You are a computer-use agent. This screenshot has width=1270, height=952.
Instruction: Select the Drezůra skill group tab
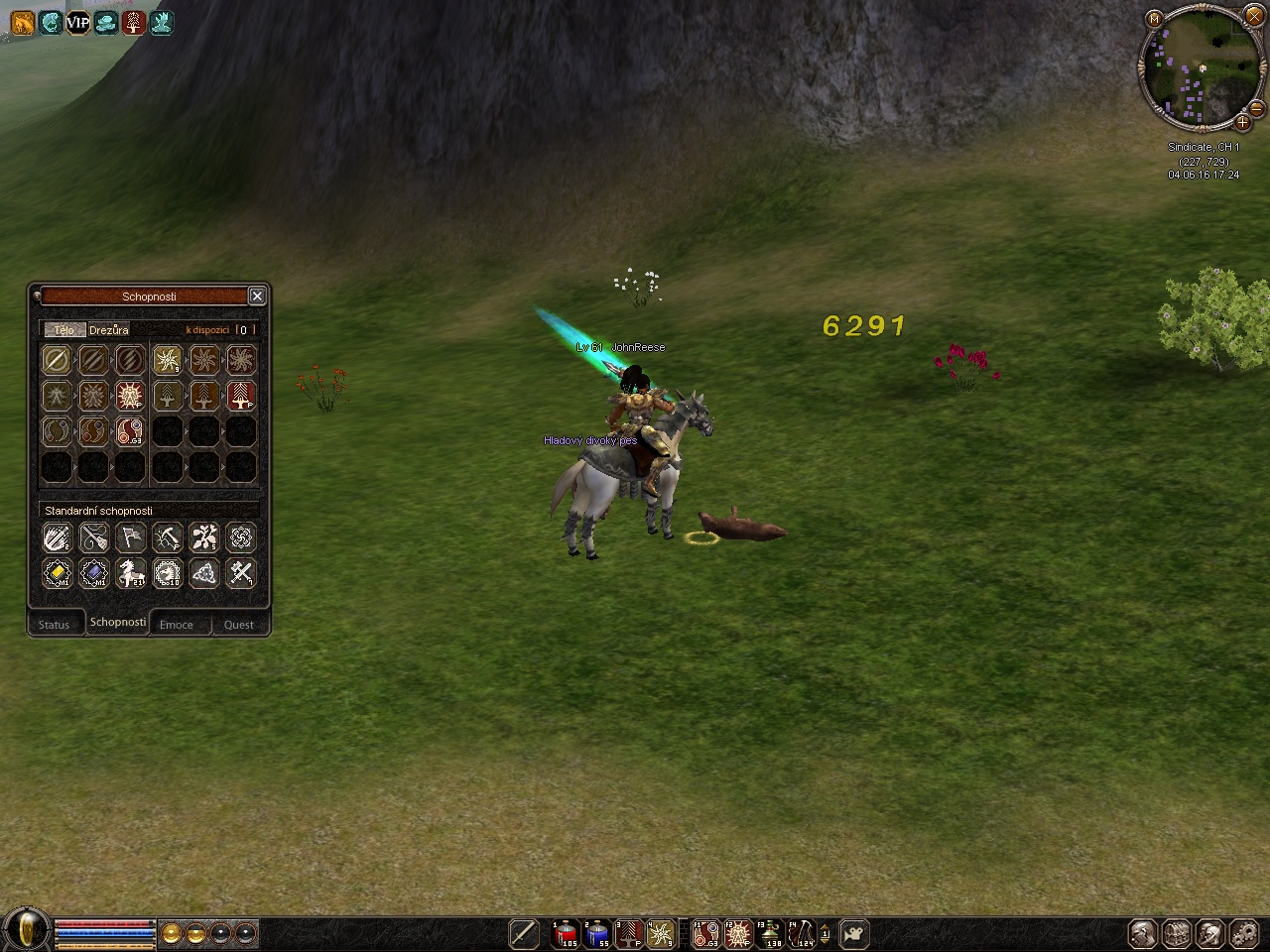point(109,330)
